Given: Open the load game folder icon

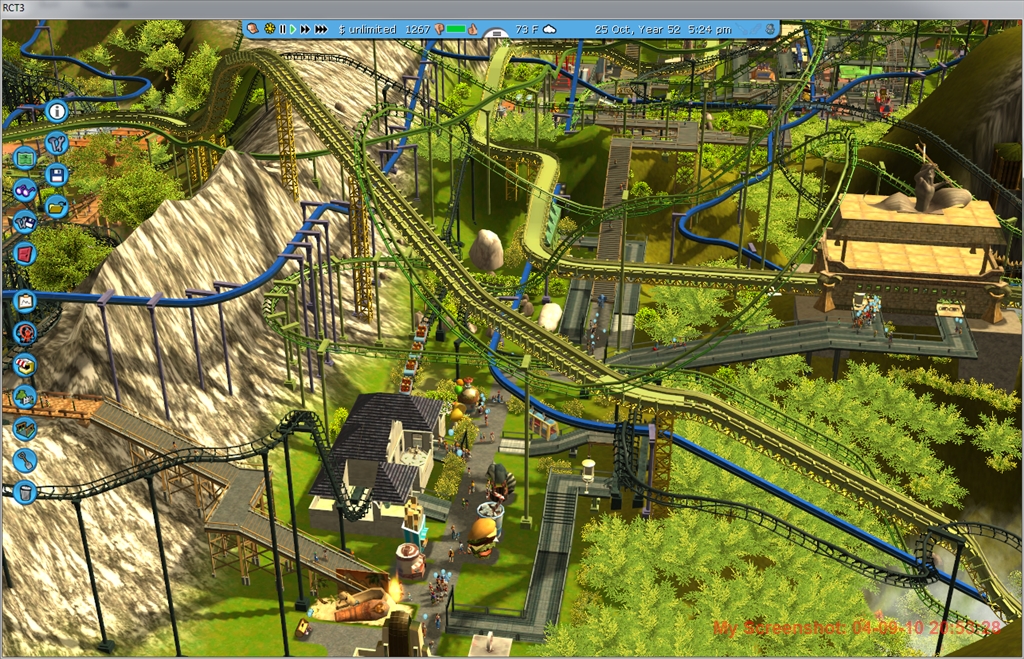Looking at the screenshot, I should 56,206.
